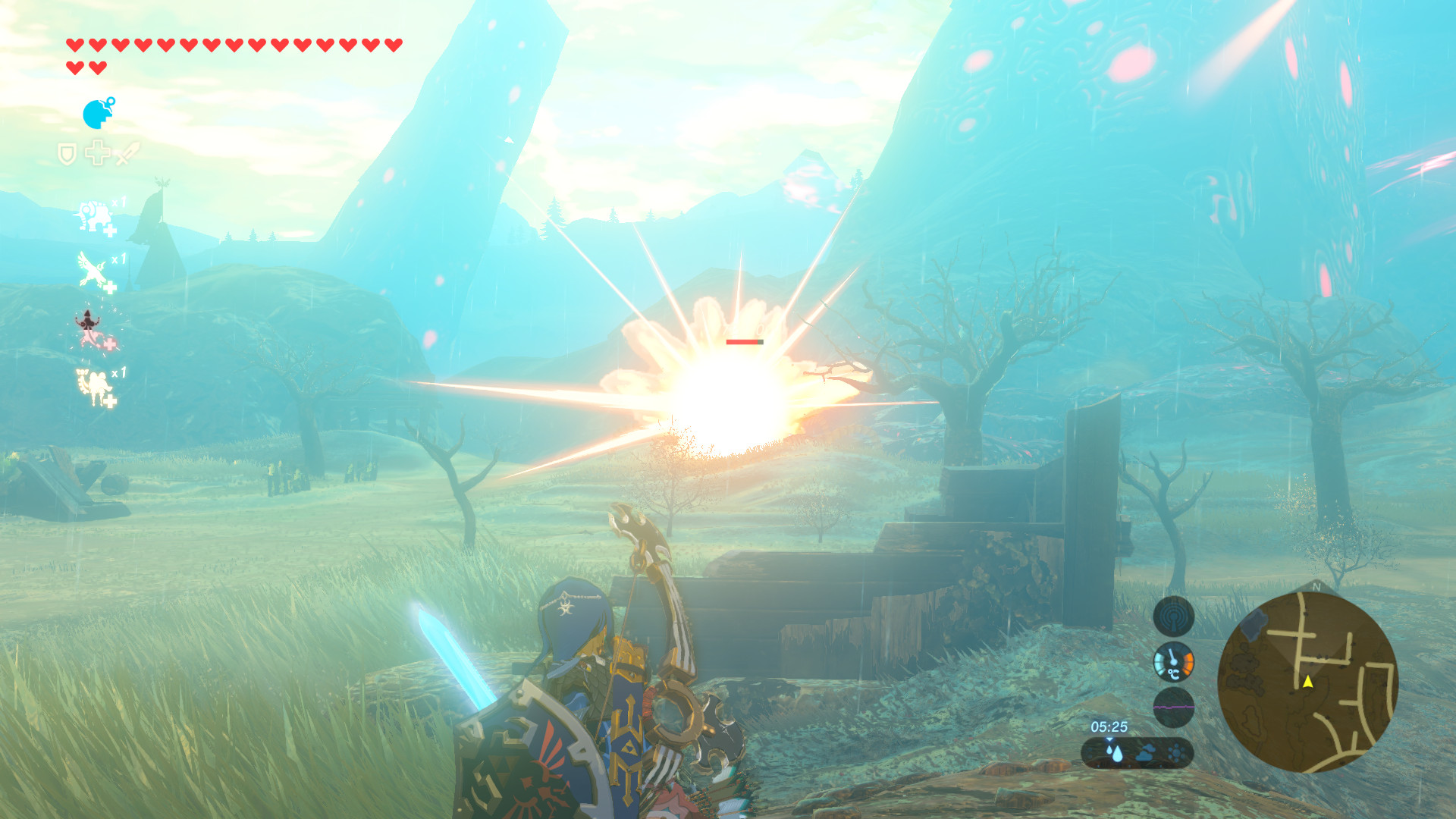Click the first heart in the health row

click(74, 44)
